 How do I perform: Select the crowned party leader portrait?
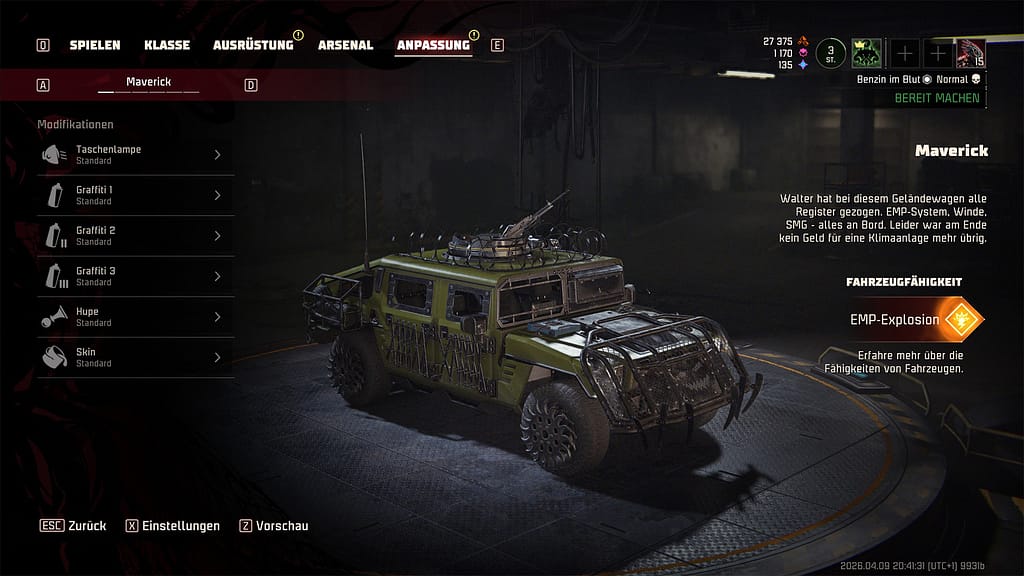tap(865, 53)
